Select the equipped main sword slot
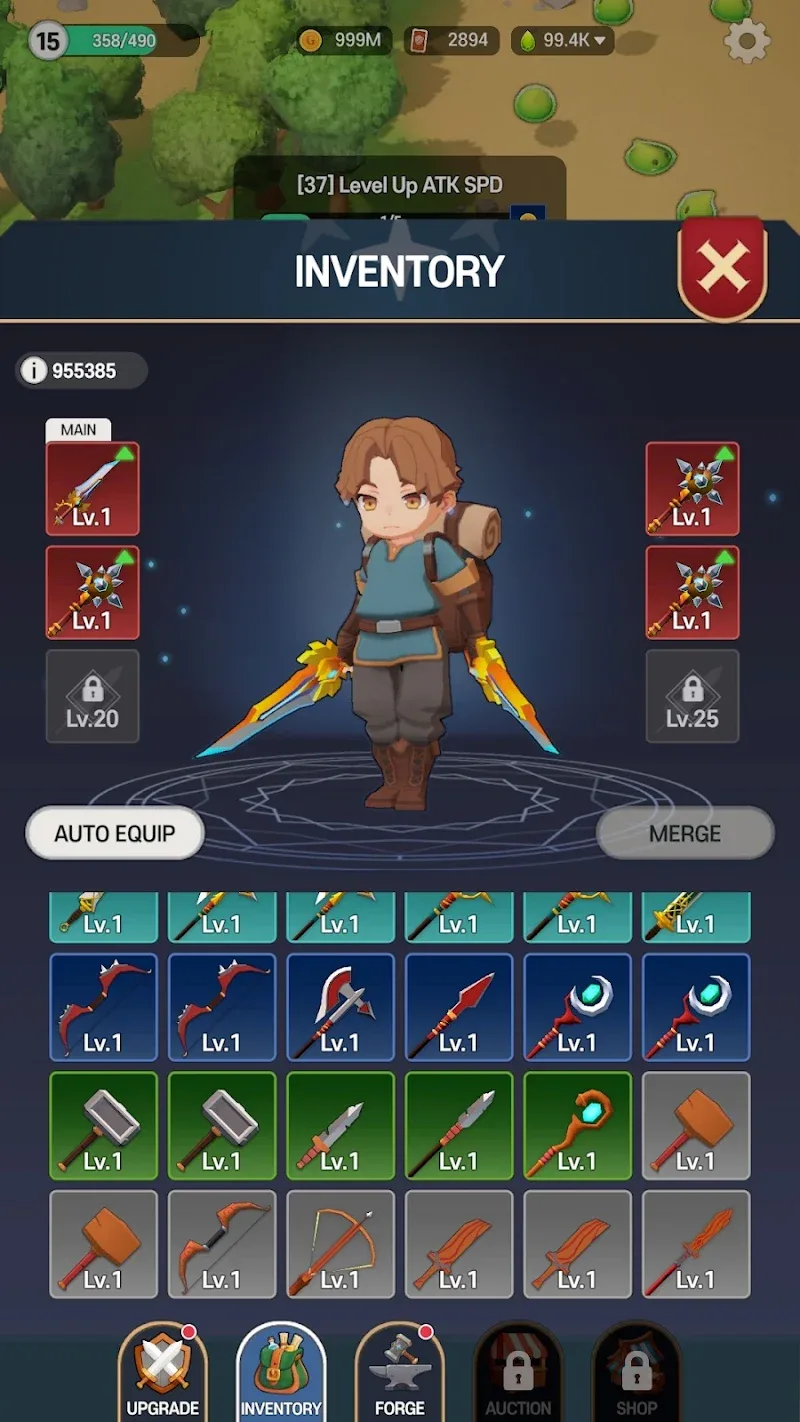The image size is (800, 1422). (x=92, y=489)
